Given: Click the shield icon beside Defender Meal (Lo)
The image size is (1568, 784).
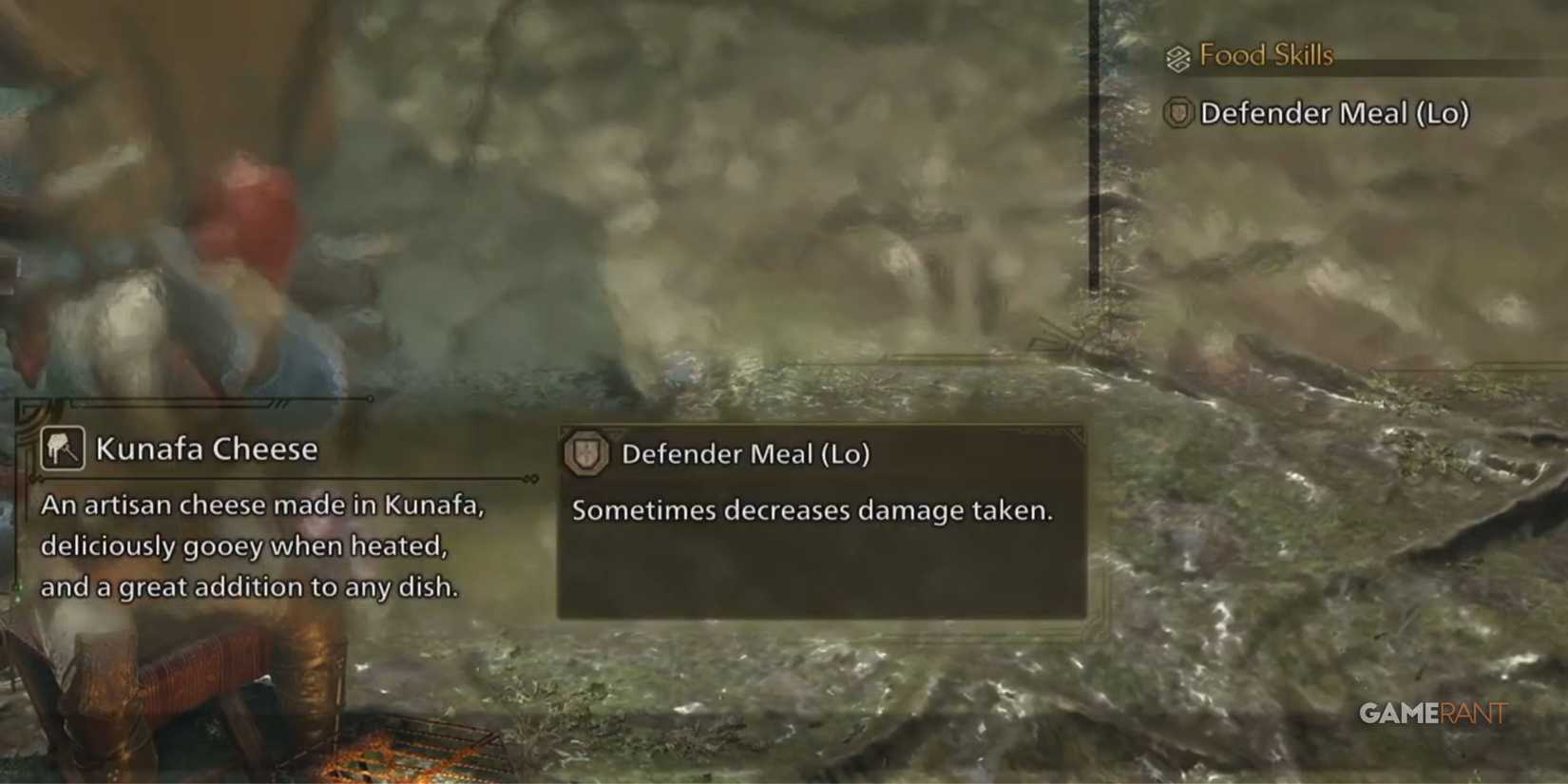Looking at the screenshot, I should pyautogui.click(x=1178, y=113).
